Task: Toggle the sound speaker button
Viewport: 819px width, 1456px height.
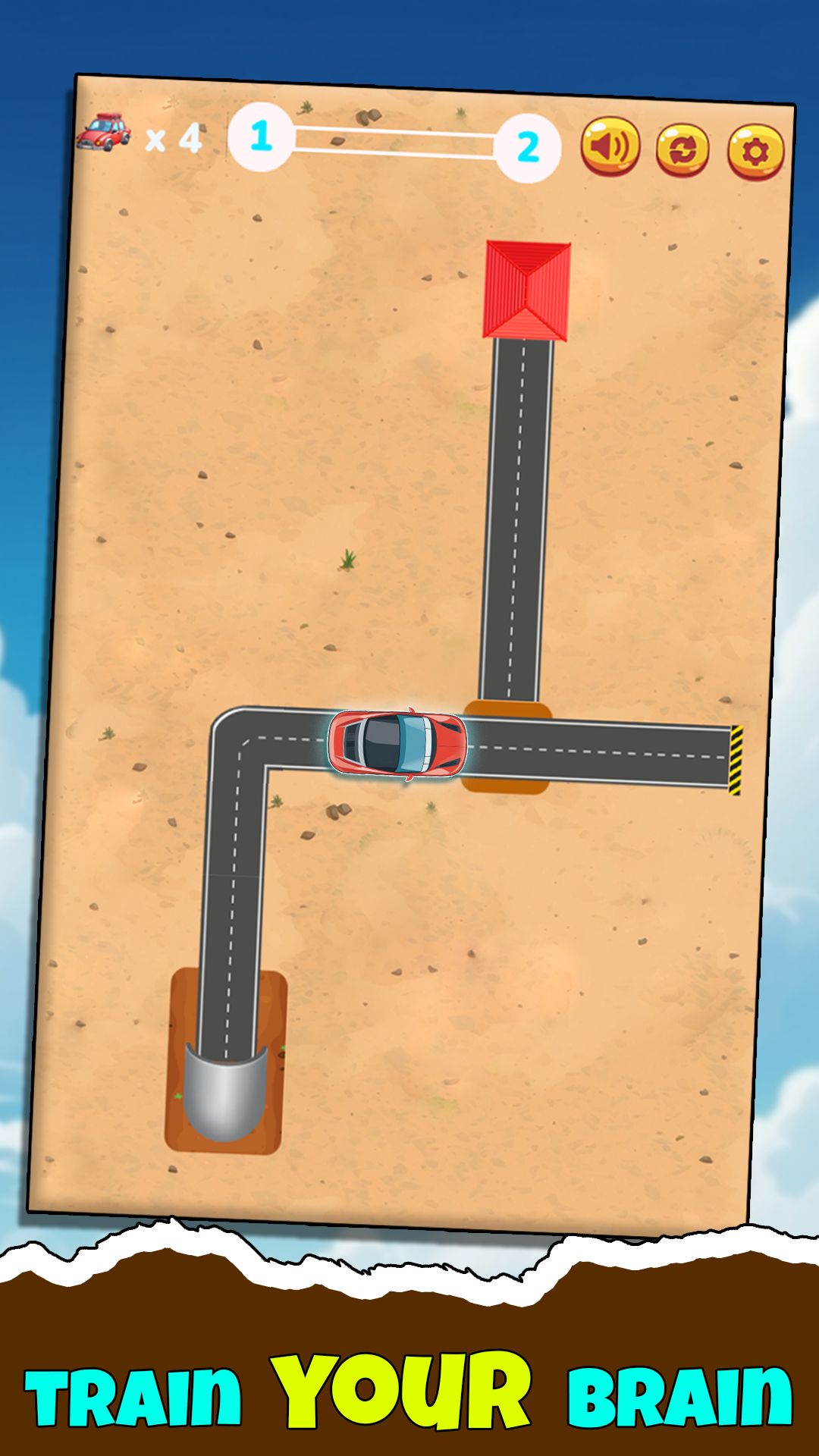Action: coord(610,146)
